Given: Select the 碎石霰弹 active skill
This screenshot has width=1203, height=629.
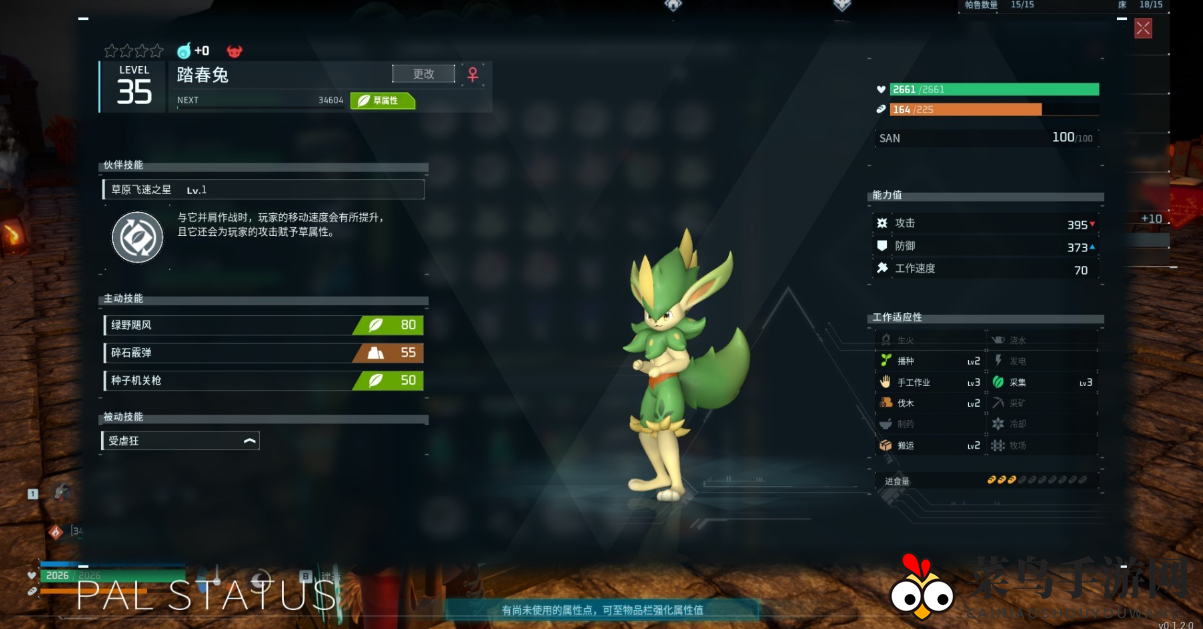Looking at the screenshot, I should pyautogui.click(x=263, y=353).
